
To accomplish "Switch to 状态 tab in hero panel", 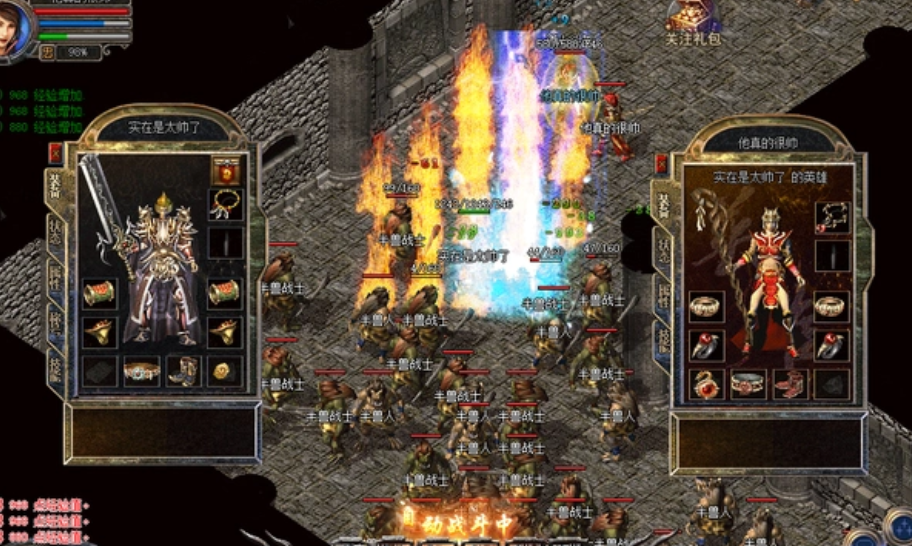I will (x=663, y=248).
